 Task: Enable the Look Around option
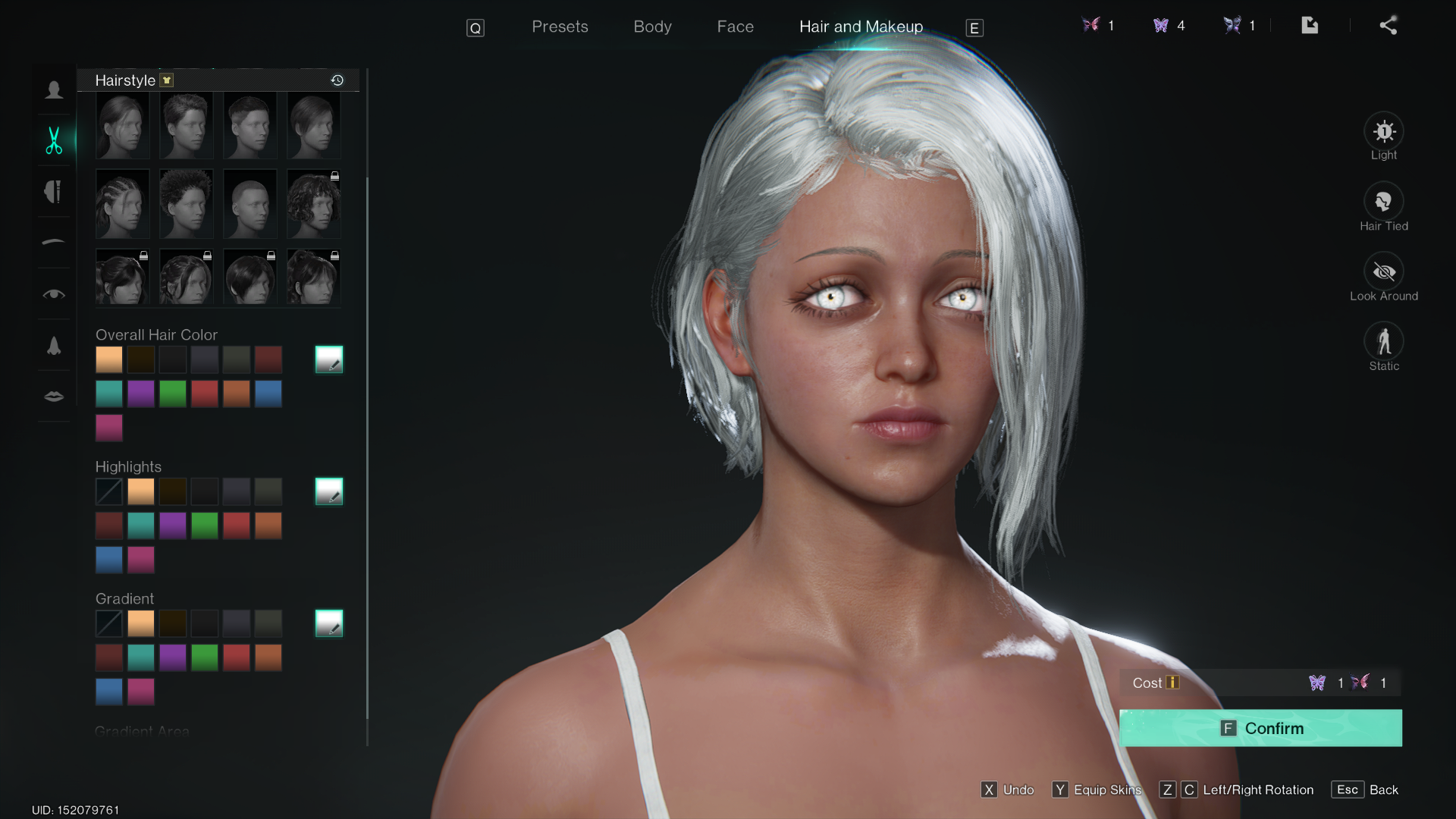[1383, 272]
